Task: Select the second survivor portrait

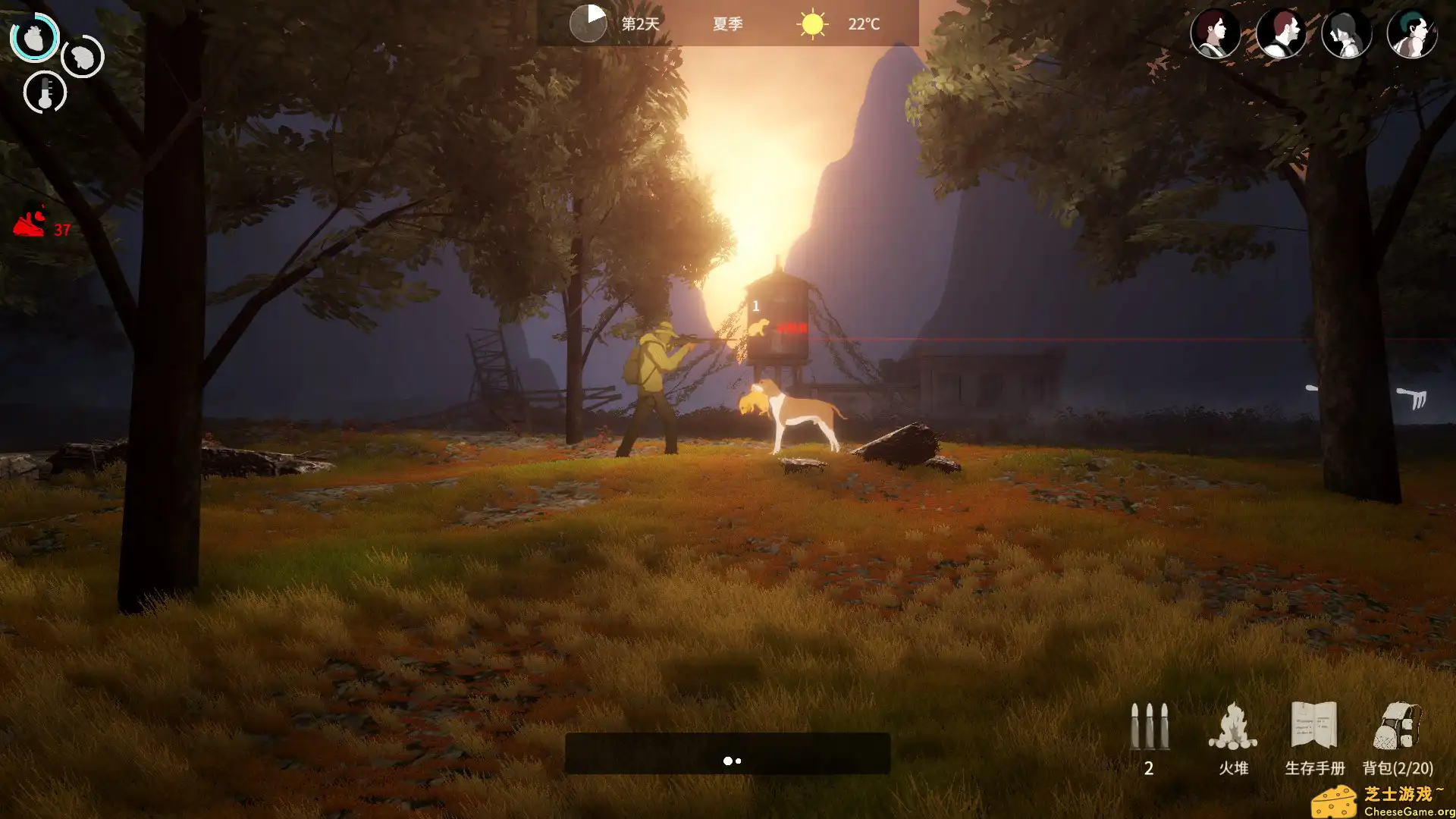Action: (1281, 33)
